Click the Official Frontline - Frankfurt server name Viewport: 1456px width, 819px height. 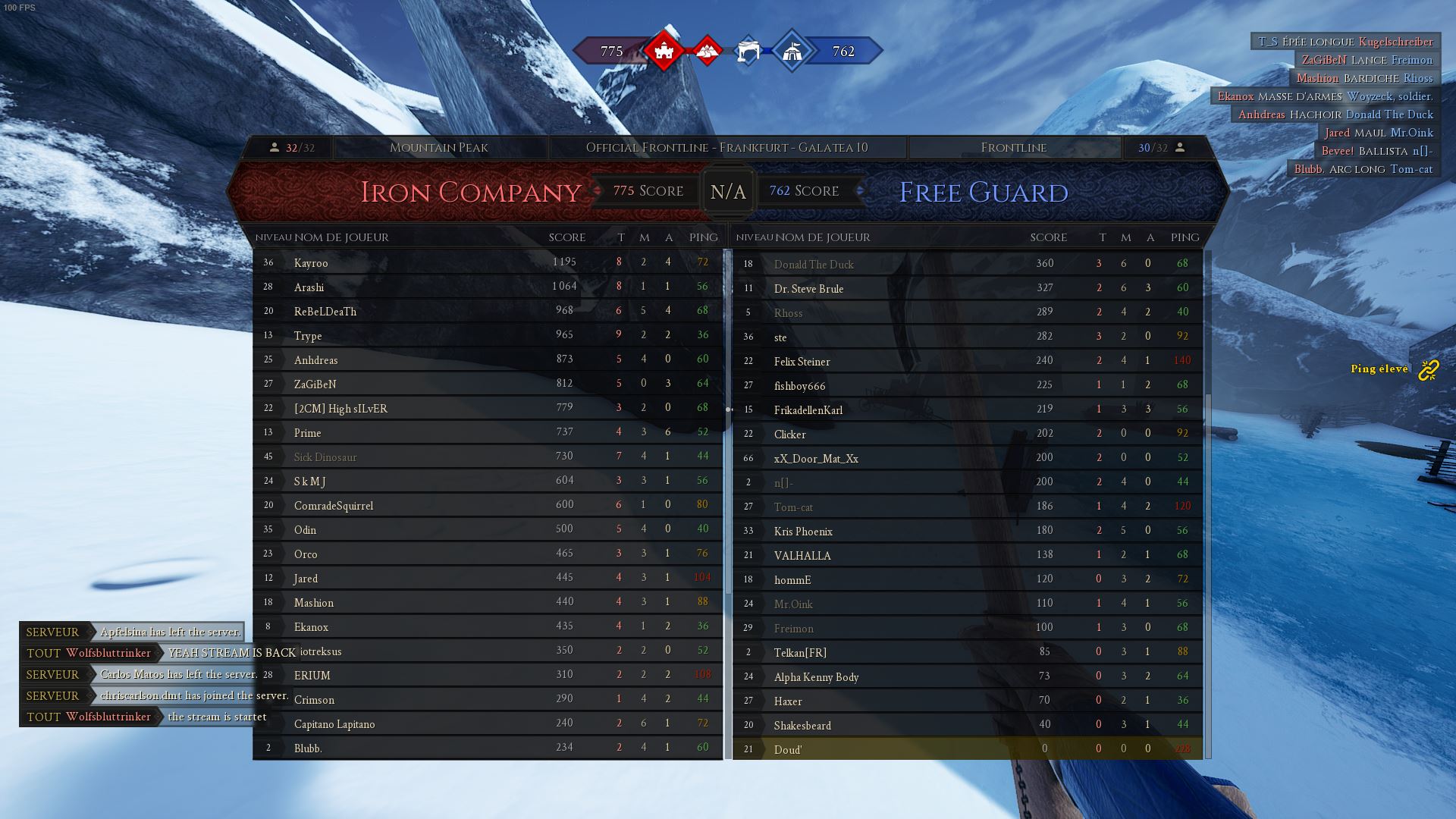(x=726, y=147)
